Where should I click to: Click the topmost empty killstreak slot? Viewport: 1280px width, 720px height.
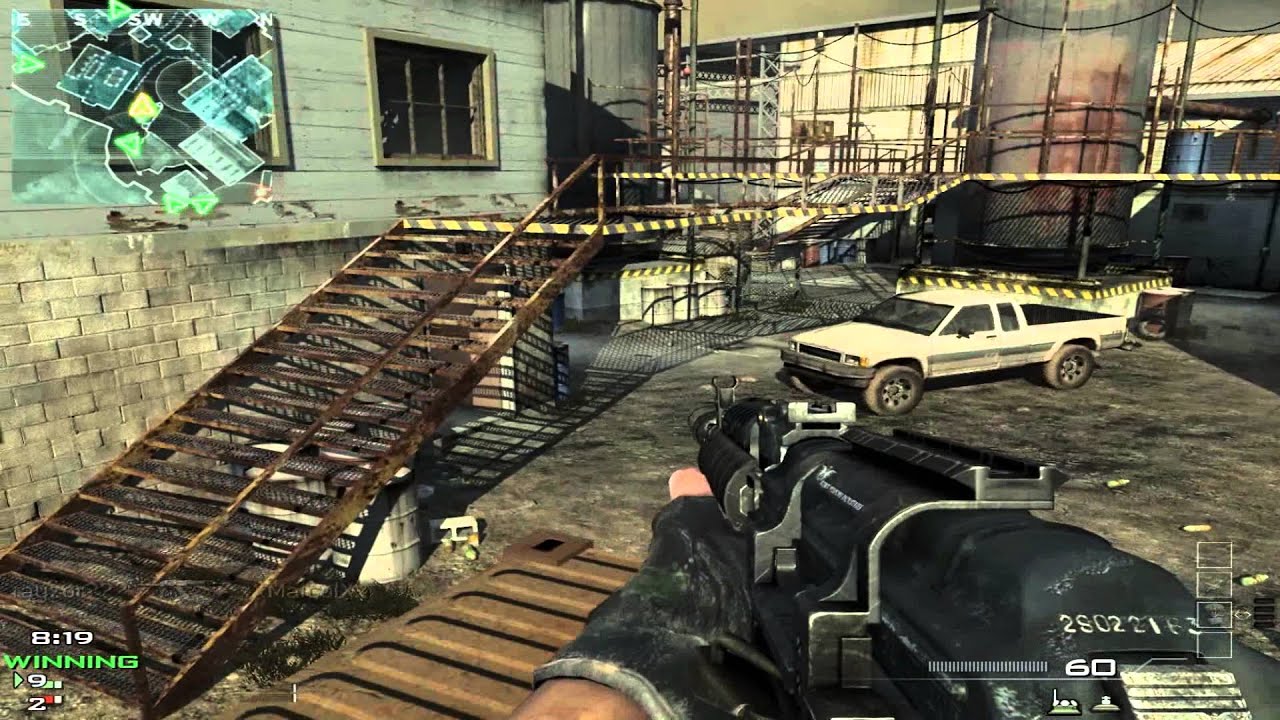tap(1214, 556)
